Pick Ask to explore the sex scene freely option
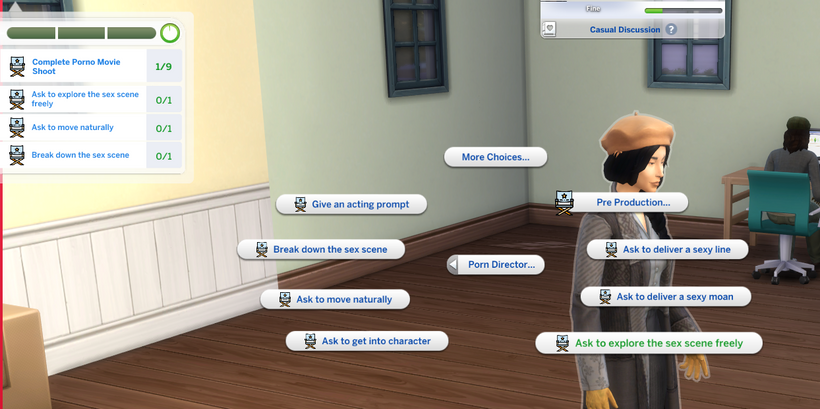Viewport: 820px width, 409px height. (x=649, y=343)
